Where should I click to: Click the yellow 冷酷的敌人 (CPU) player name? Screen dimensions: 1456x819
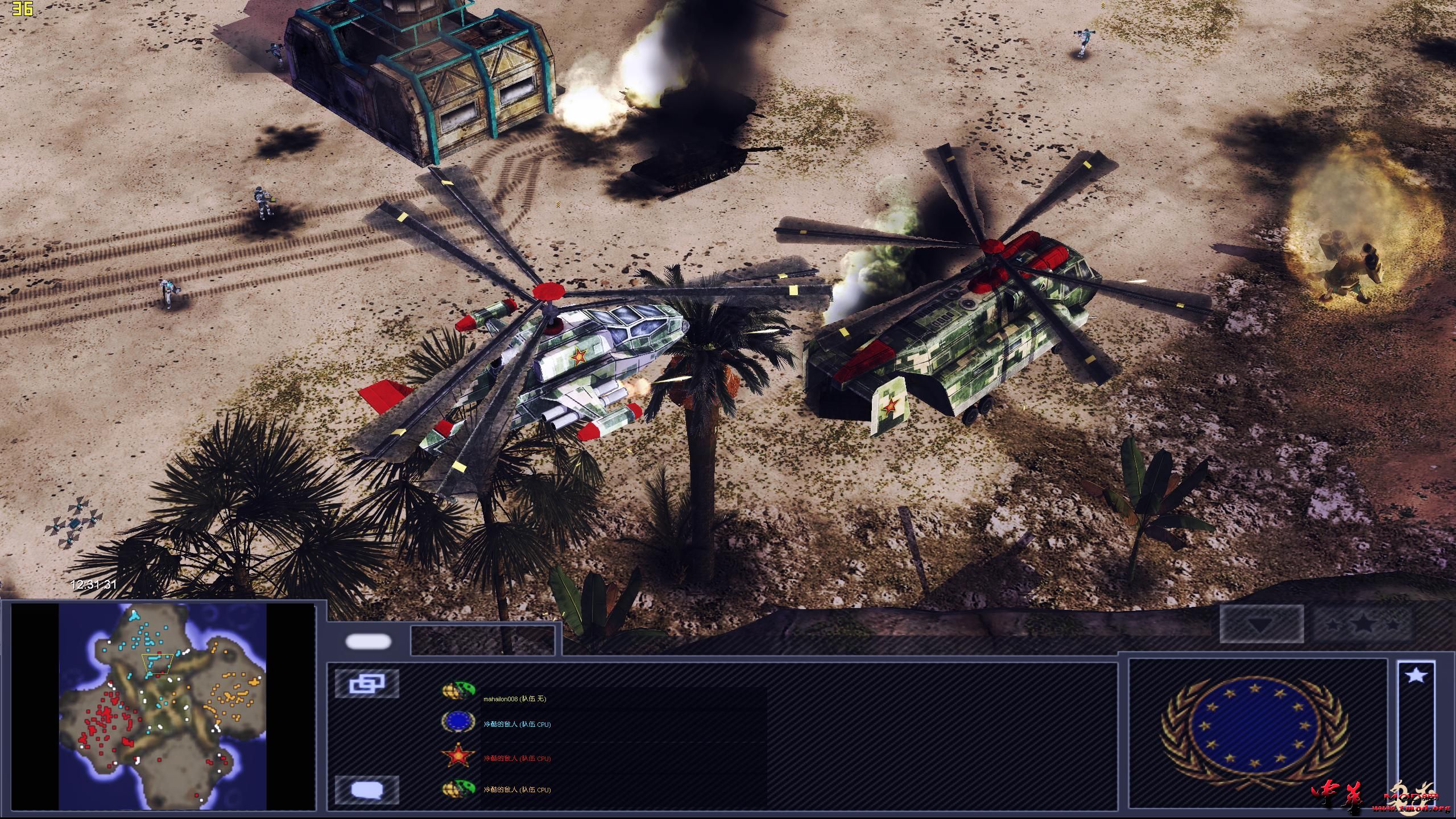click(x=516, y=791)
